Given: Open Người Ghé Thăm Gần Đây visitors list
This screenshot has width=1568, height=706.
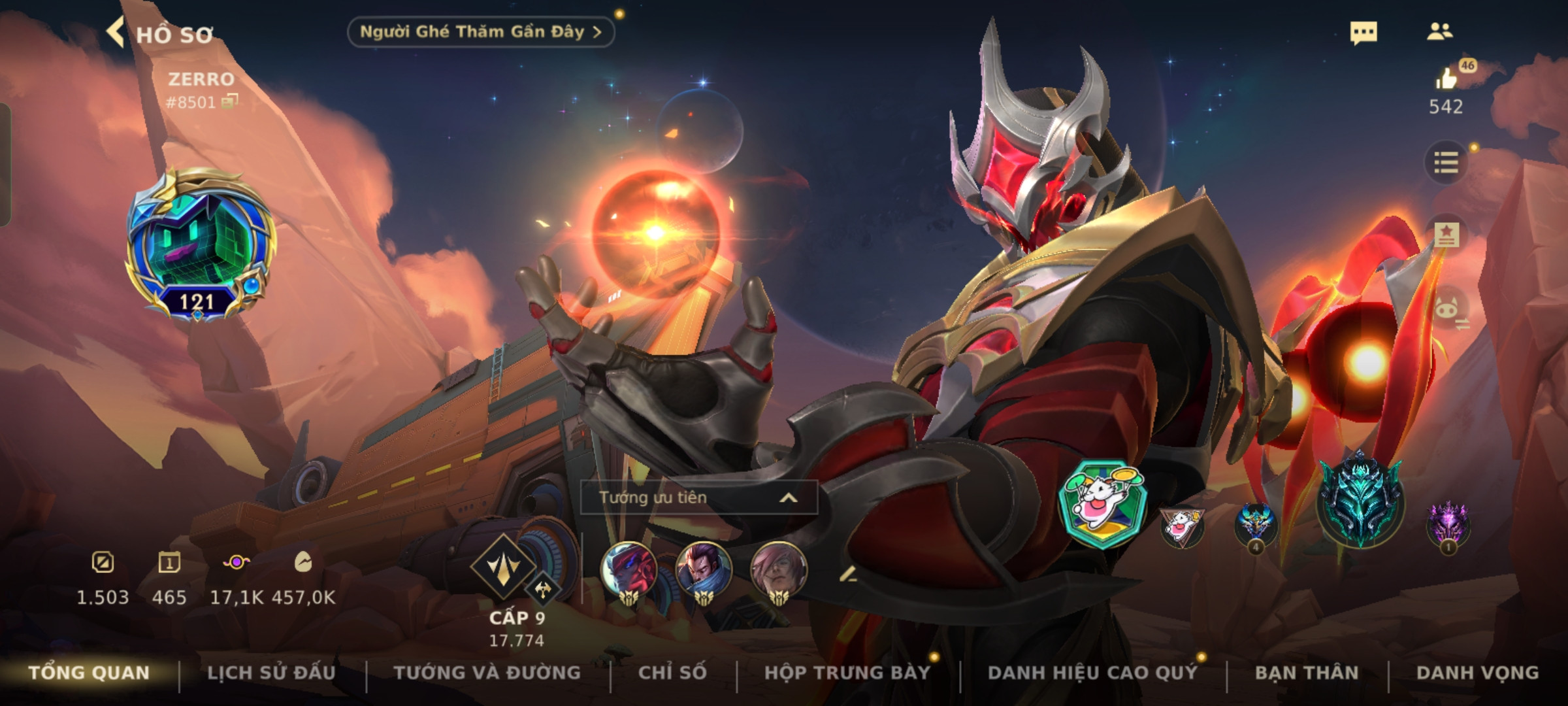Looking at the screenshot, I should (x=480, y=32).
